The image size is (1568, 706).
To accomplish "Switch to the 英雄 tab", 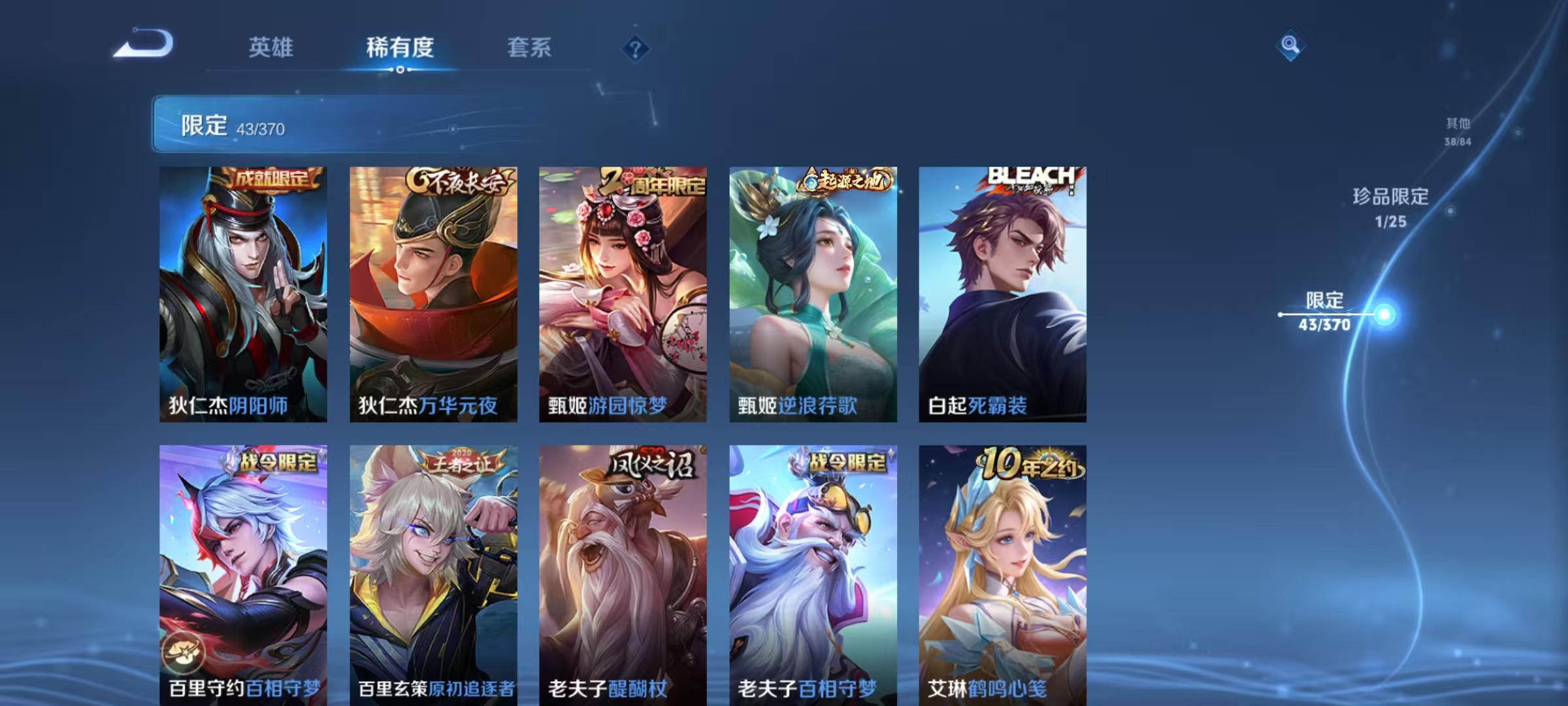I will (x=271, y=47).
